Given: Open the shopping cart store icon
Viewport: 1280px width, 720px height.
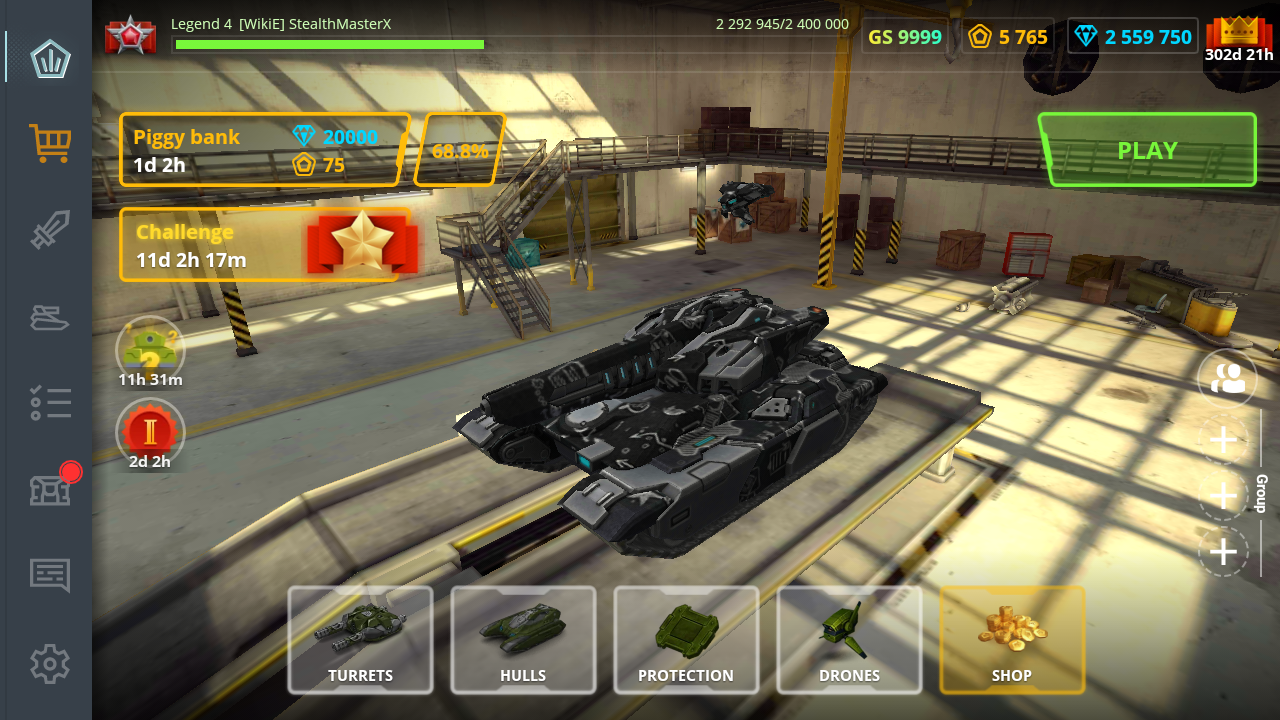Looking at the screenshot, I should (x=49, y=144).
